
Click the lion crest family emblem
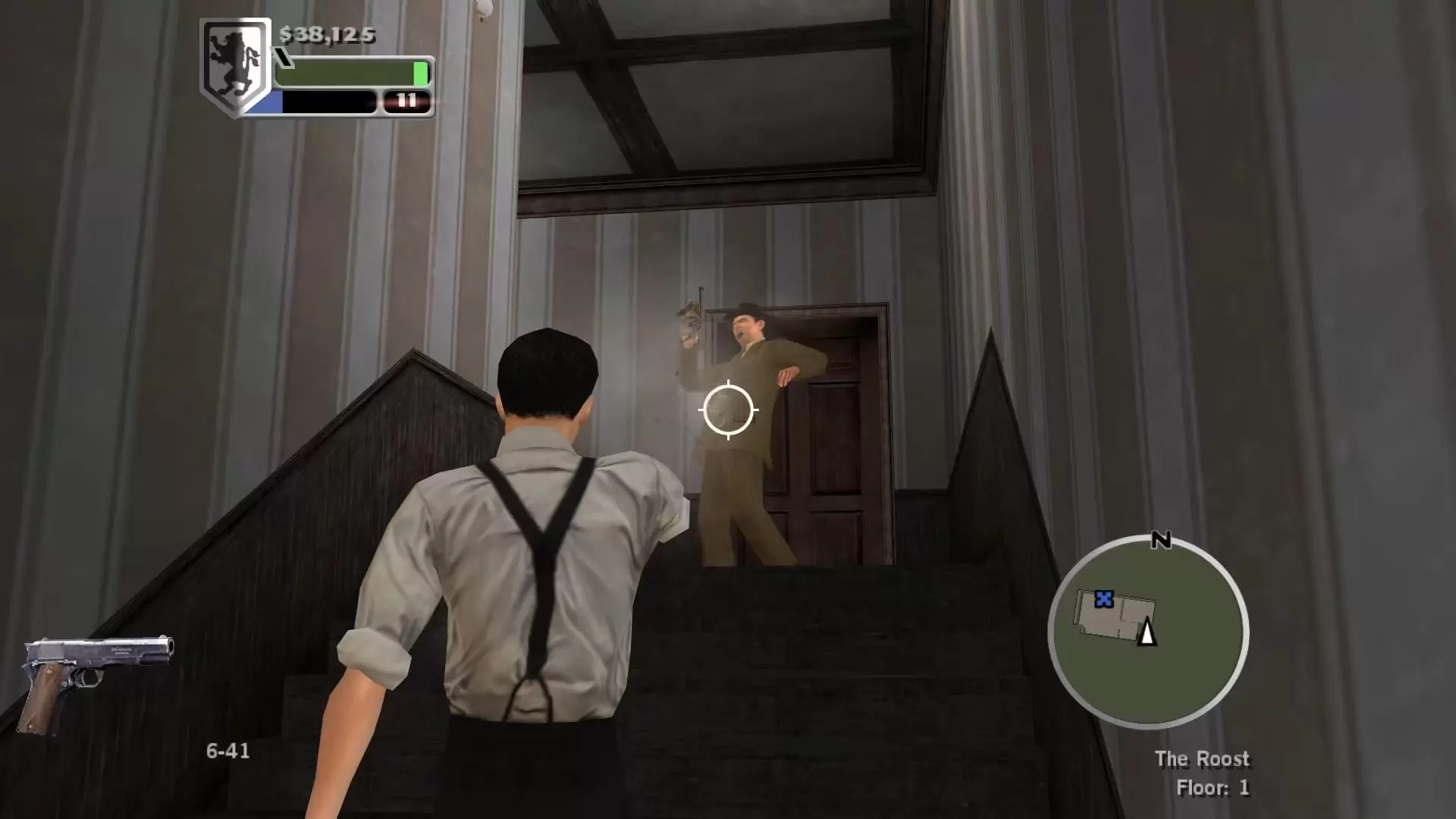pos(235,65)
